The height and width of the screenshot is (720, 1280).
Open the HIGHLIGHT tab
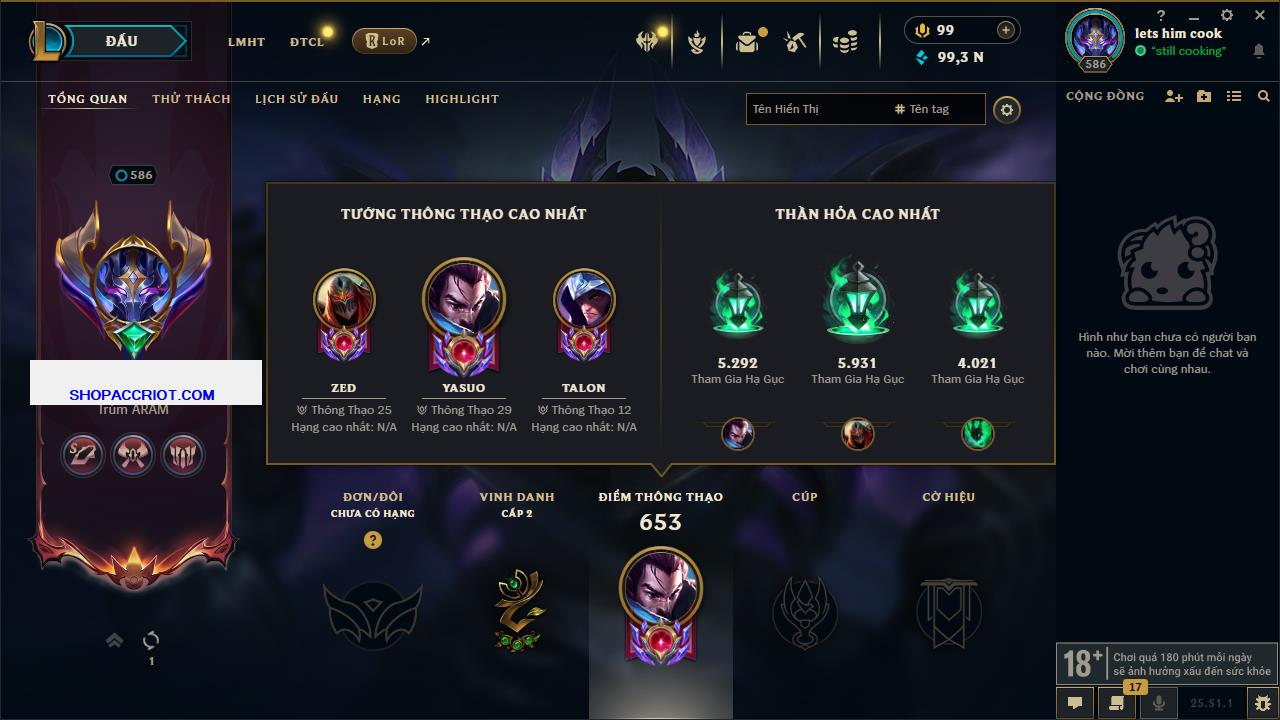click(462, 99)
